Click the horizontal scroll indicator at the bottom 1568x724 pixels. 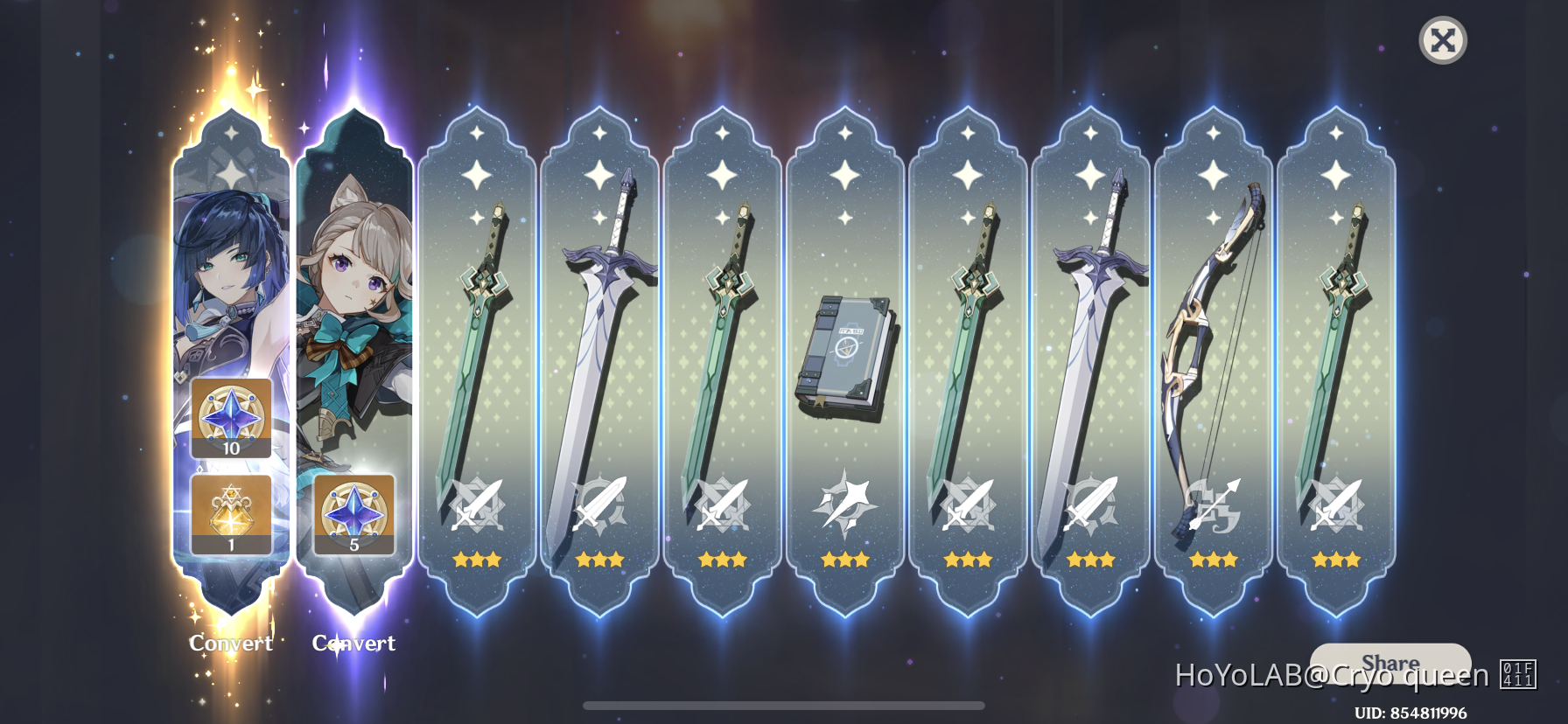(783, 704)
